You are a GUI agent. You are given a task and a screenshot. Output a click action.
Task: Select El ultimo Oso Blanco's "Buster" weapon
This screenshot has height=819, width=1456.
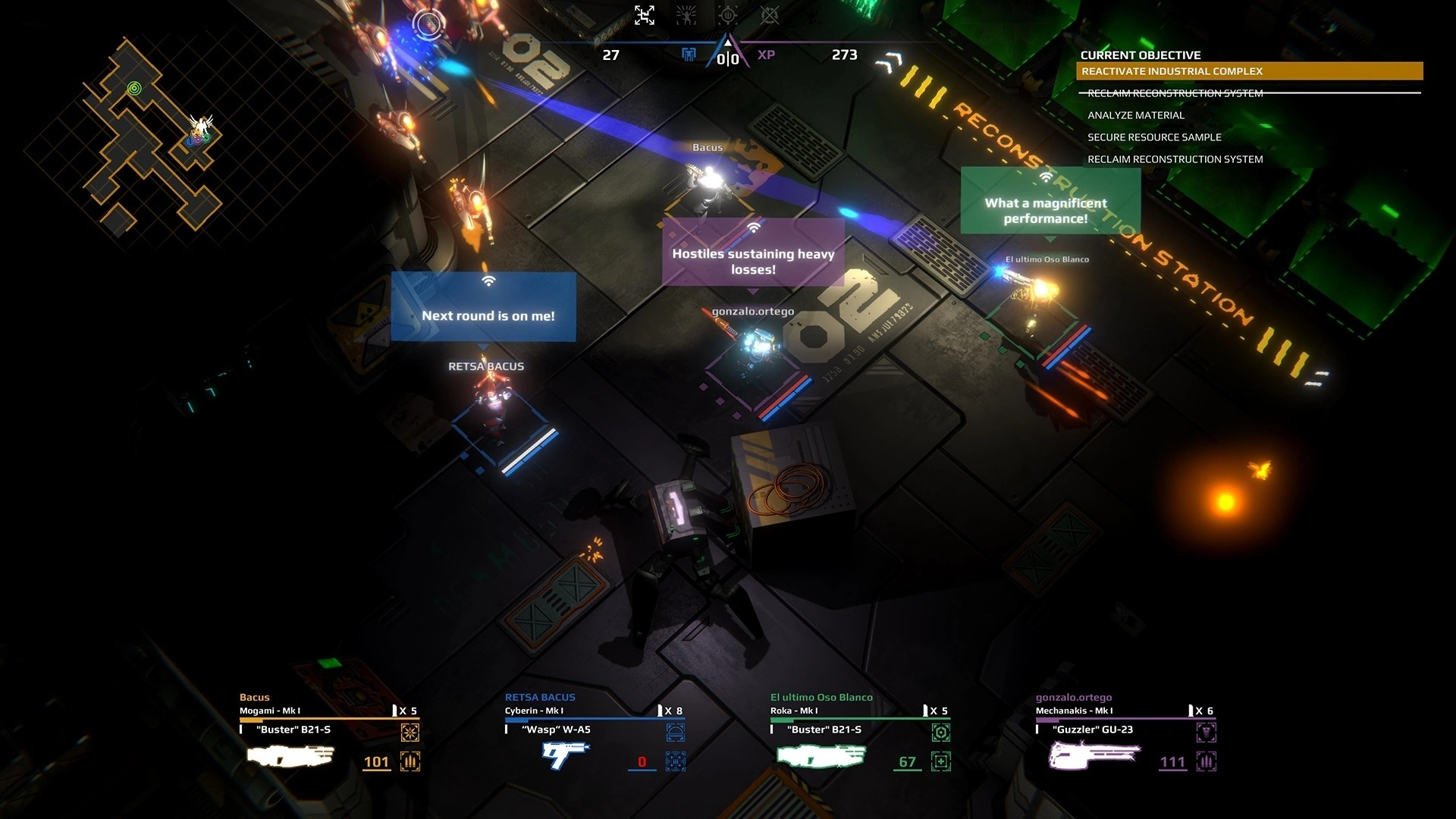pos(821,755)
